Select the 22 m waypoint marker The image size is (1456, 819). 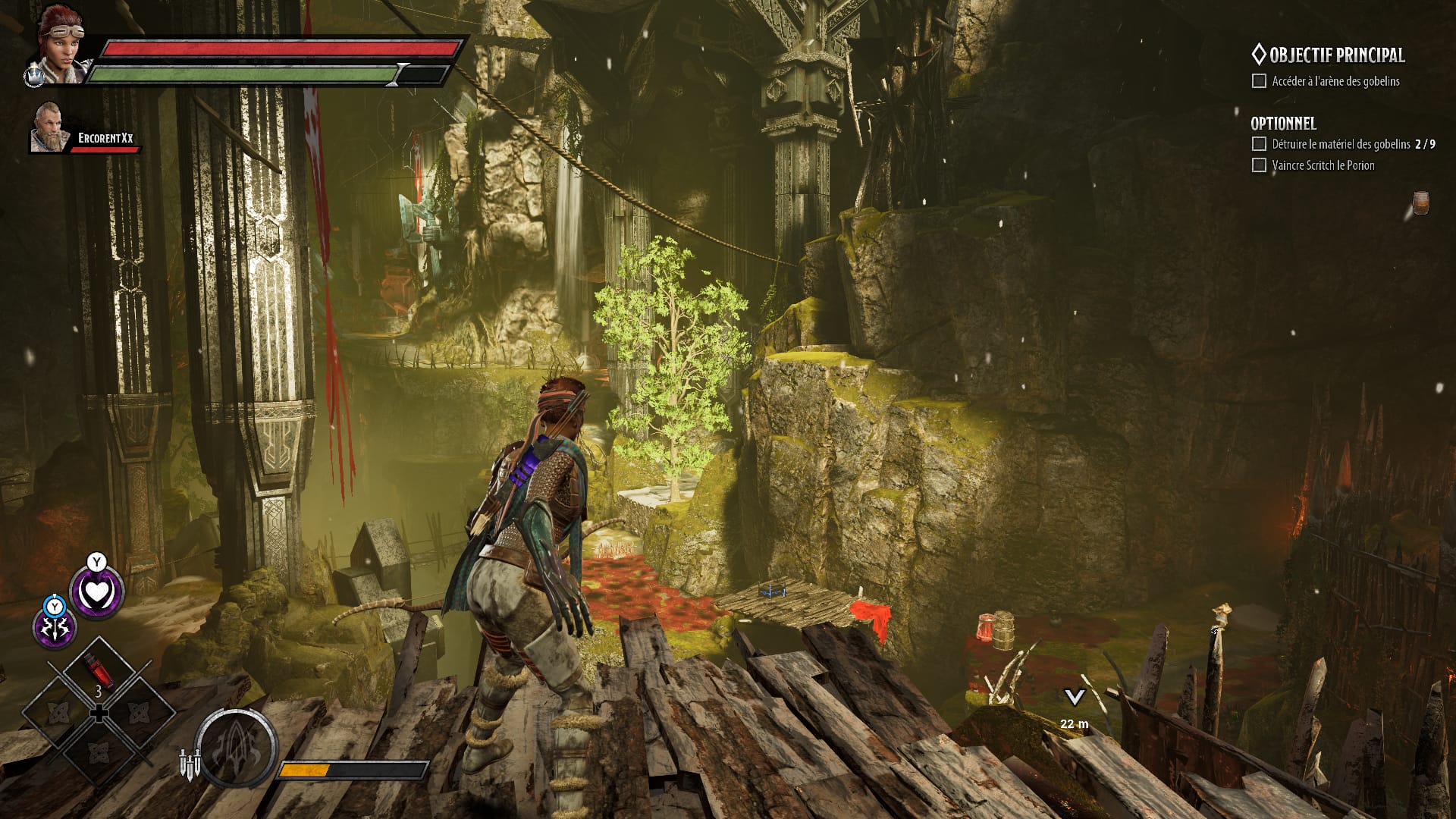point(1074,698)
